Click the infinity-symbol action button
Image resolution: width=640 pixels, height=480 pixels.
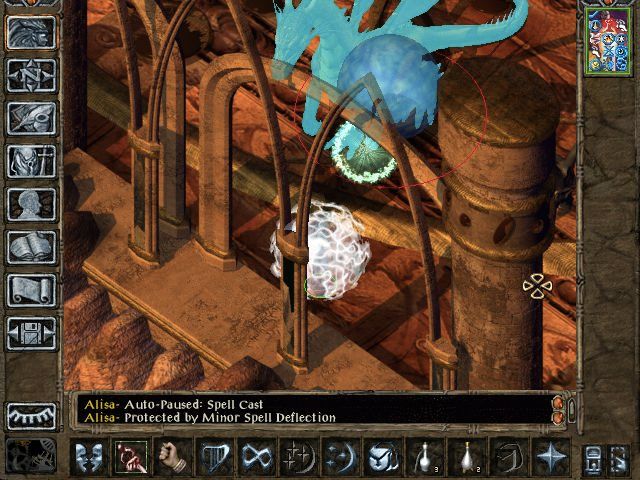coord(256,457)
